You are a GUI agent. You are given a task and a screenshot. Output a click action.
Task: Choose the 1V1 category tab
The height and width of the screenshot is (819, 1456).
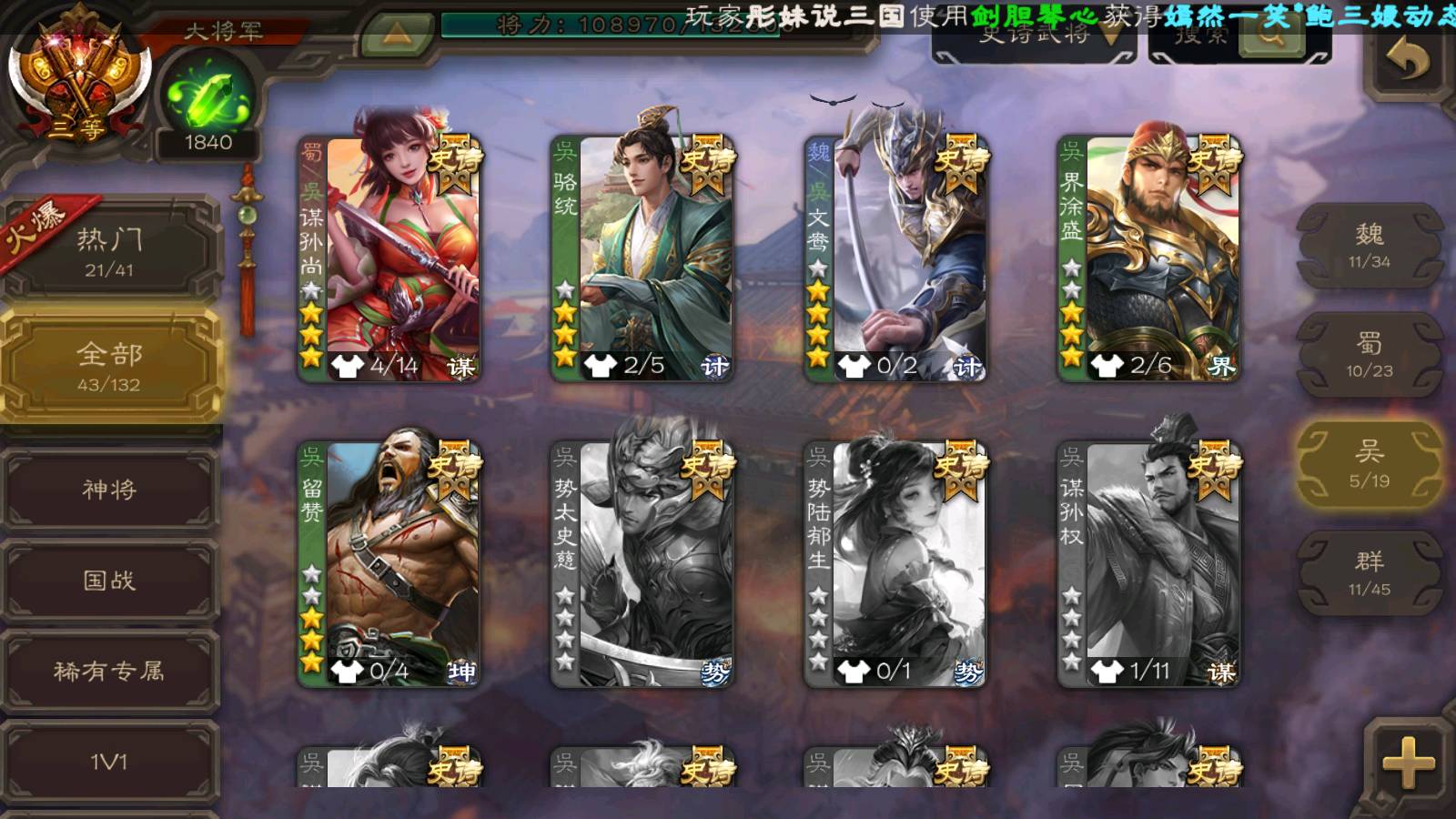[109, 762]
